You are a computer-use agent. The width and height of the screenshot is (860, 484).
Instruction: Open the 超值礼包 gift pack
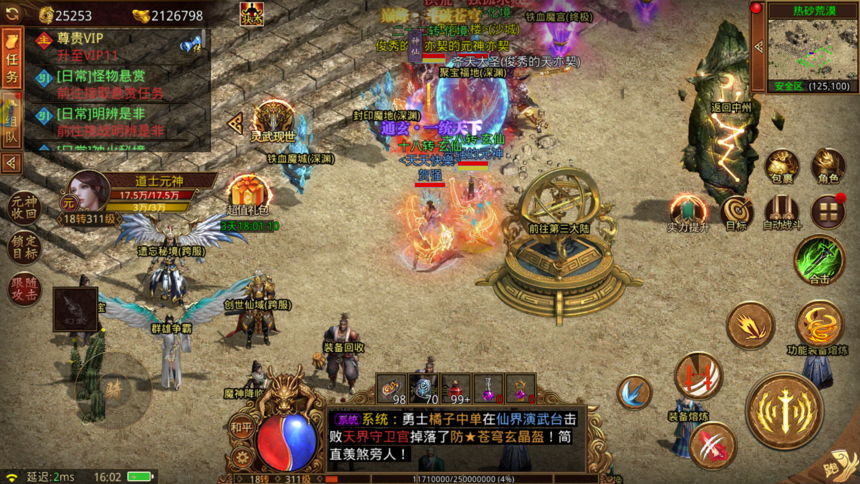coord(250,194)
